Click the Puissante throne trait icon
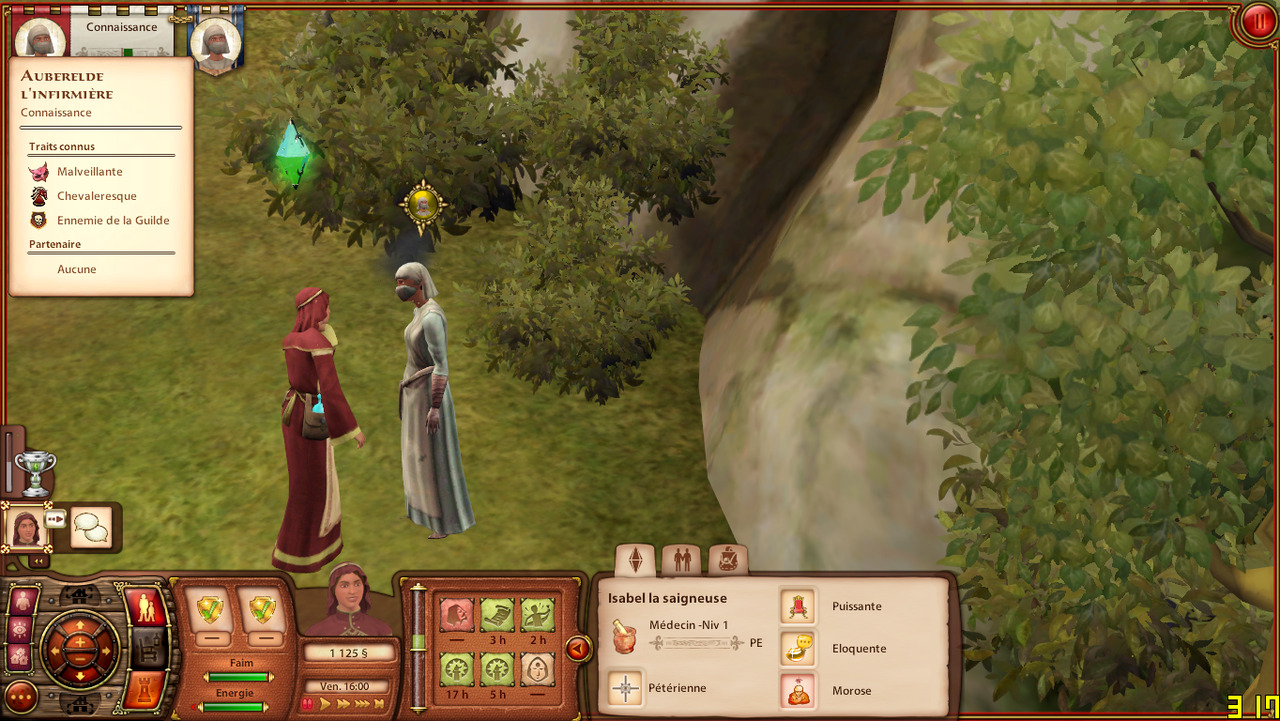The height and width of the screenshot is (721, 1280). (x=798, y=606)
